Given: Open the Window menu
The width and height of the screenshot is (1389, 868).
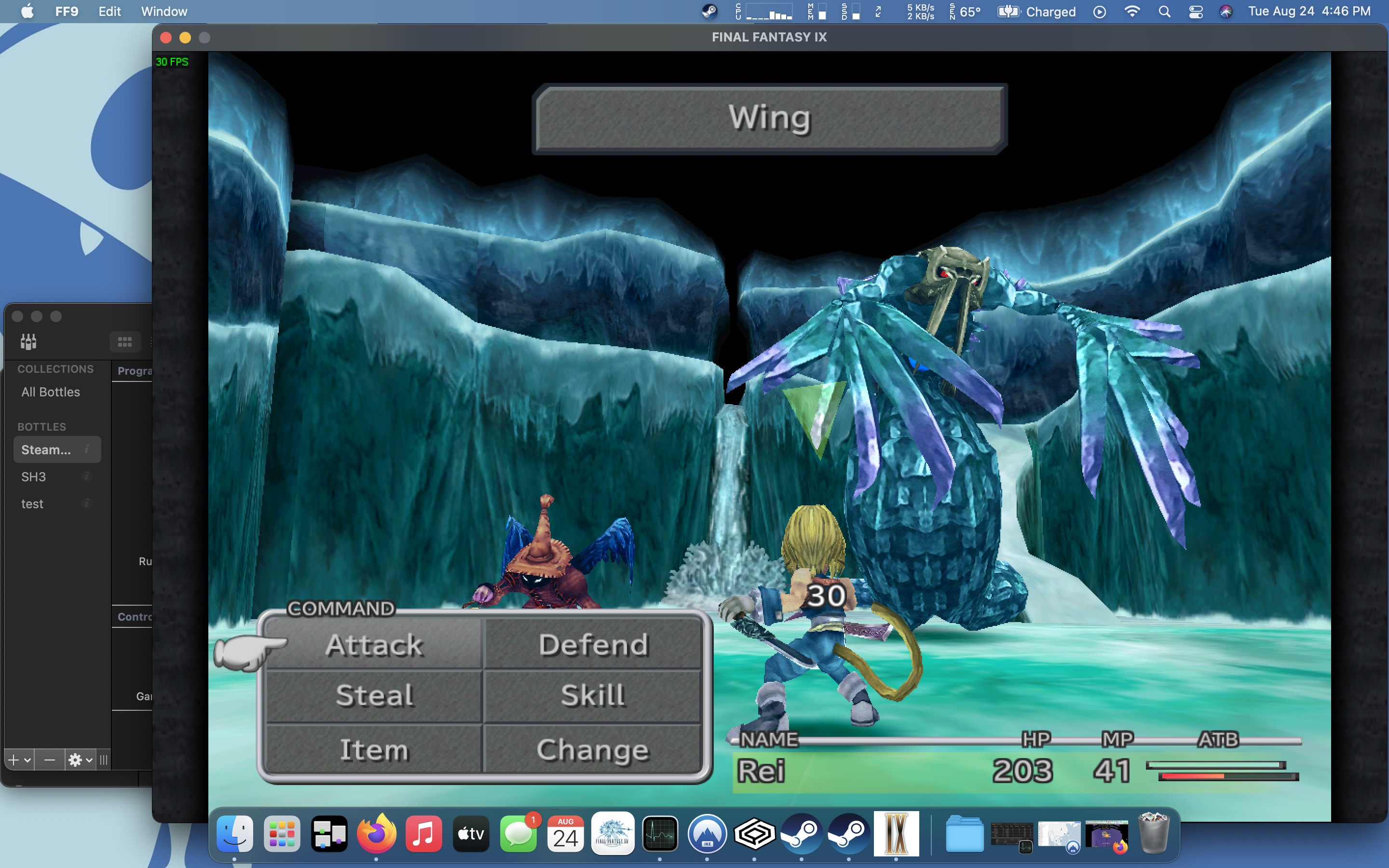Looking at the screenshot, I should tap(163, 12).
